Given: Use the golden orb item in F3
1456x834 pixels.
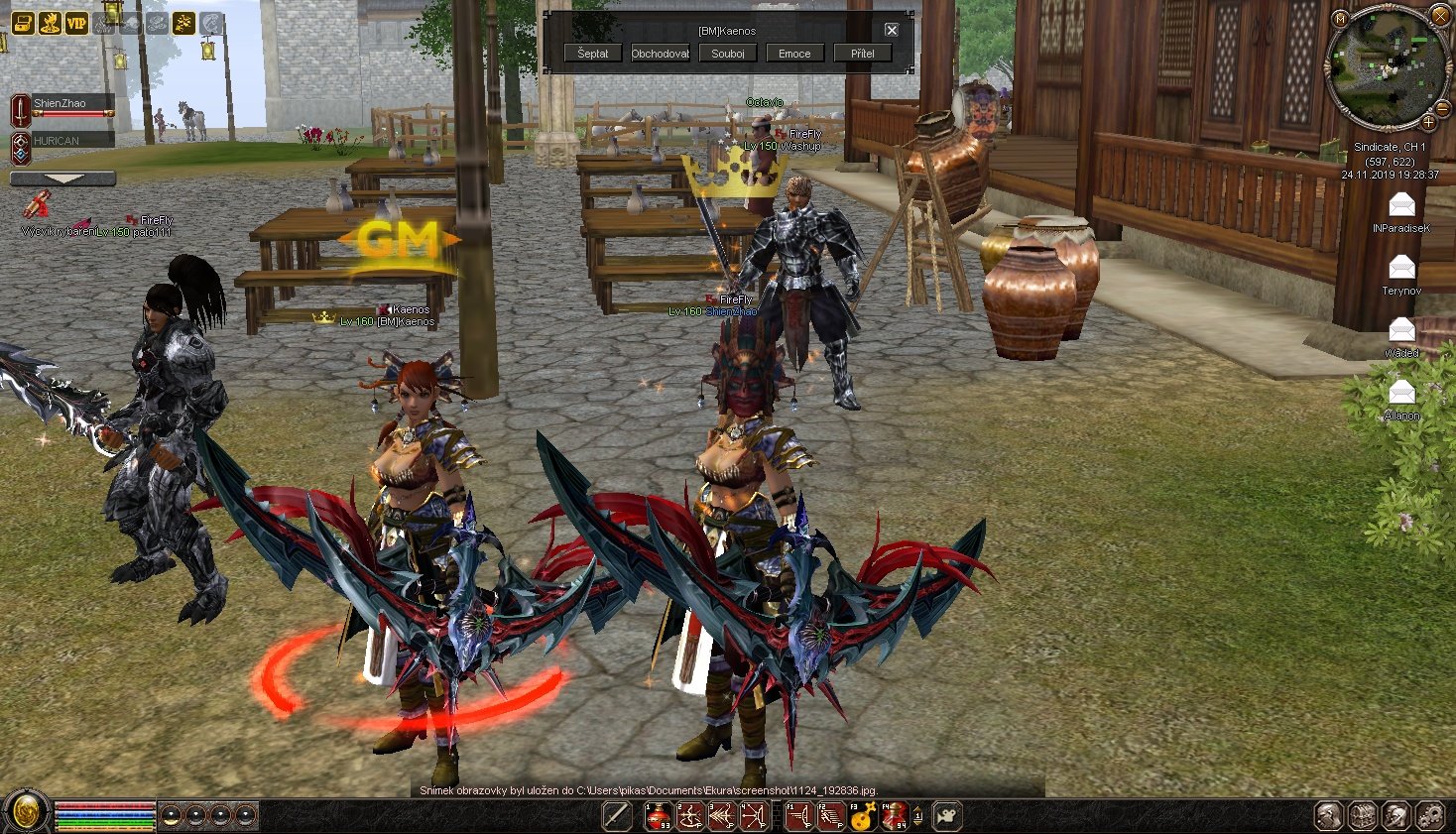Looking at the screenshot, I should 862,817.
